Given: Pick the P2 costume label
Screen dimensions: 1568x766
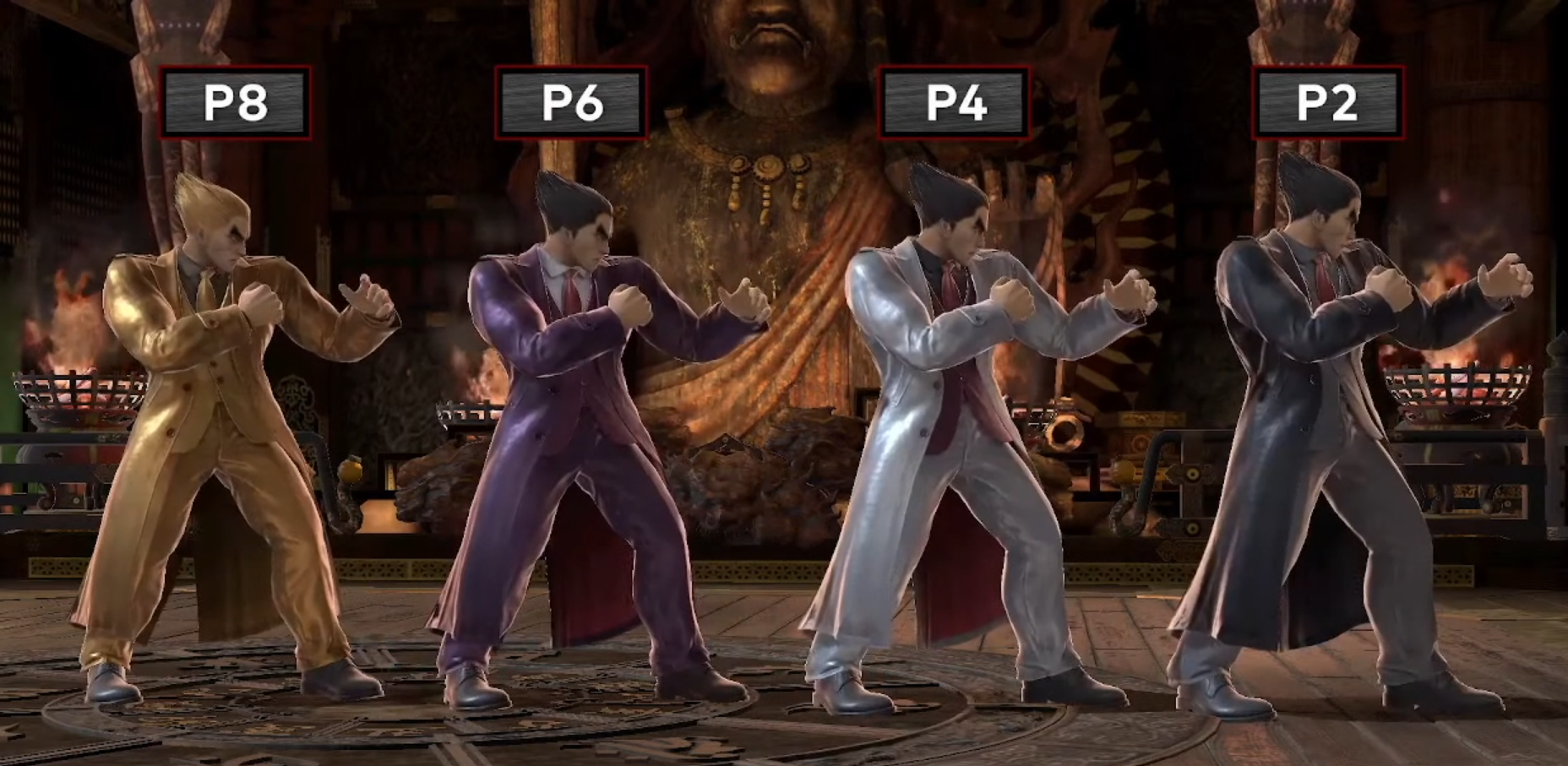Looking at the screenshot, I should pos(1326,102).
